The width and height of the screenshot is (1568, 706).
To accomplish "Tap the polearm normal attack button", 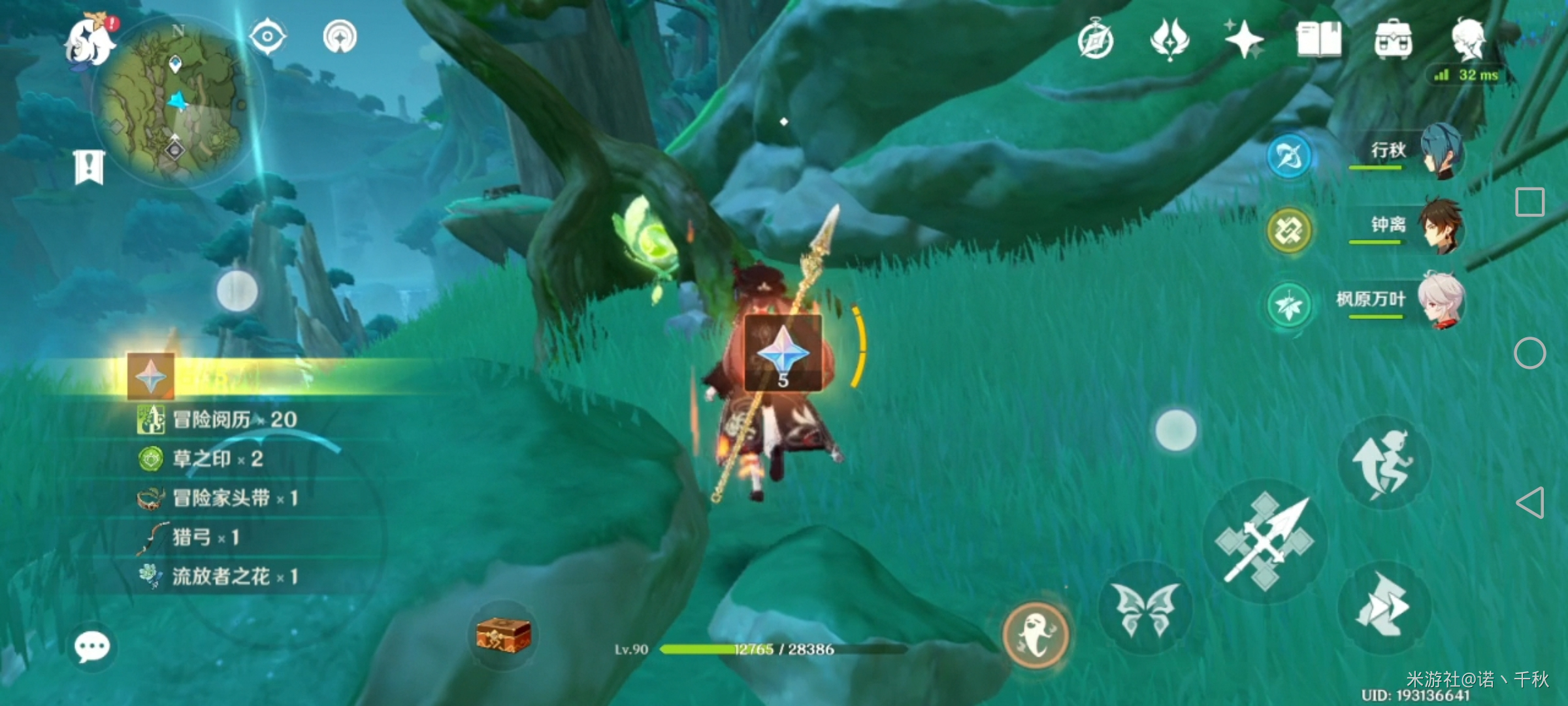I will 1265,541.
